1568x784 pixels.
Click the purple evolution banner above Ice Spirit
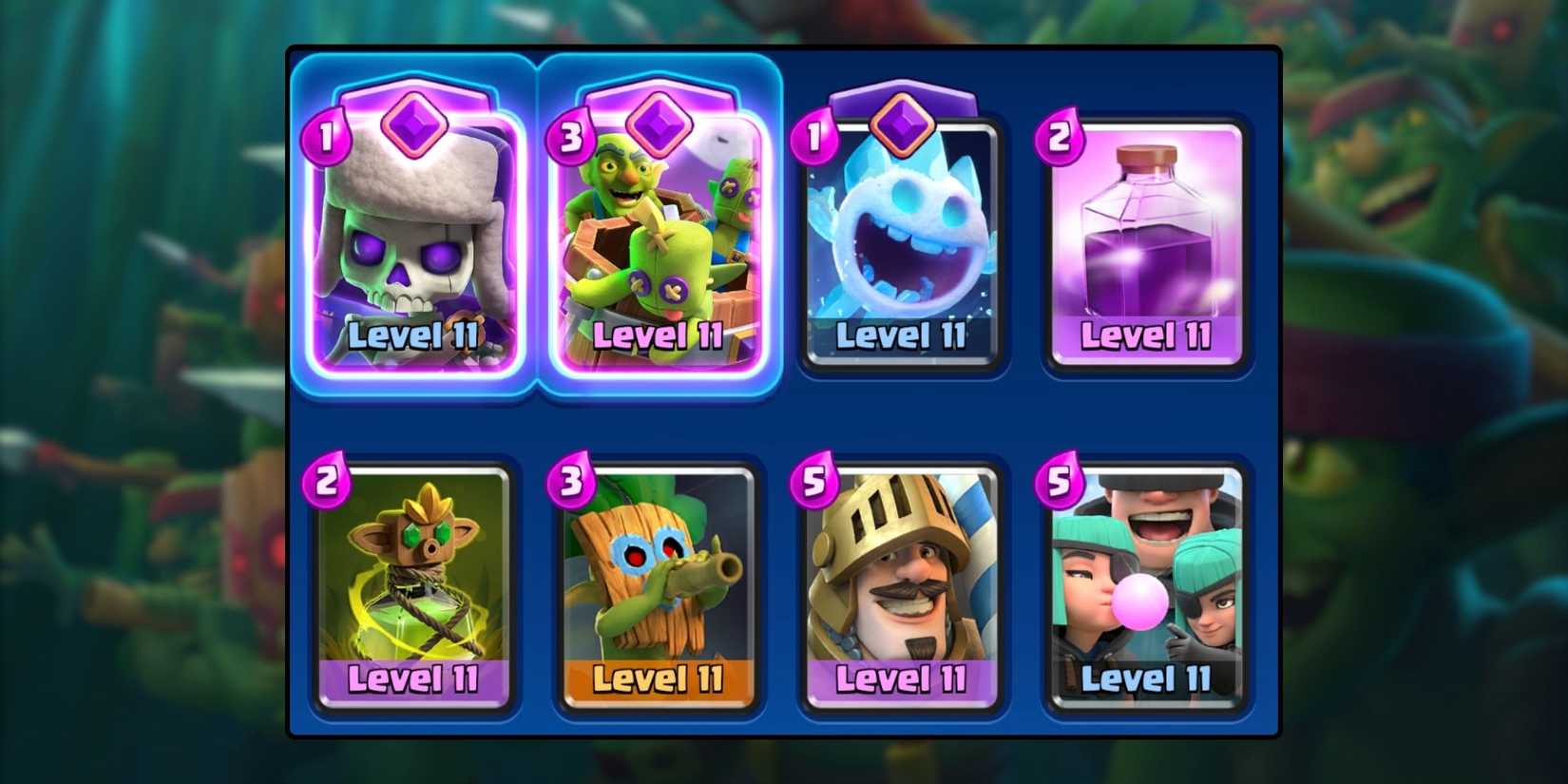[x=901, y=100]
